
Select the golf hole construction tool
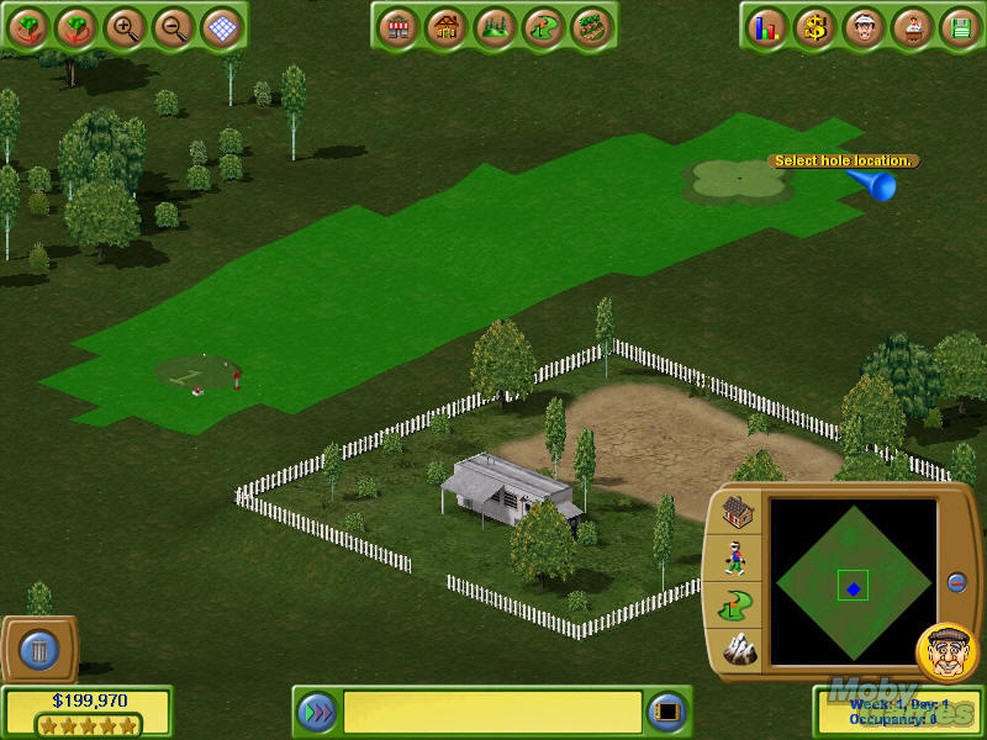tap(543, 27)
